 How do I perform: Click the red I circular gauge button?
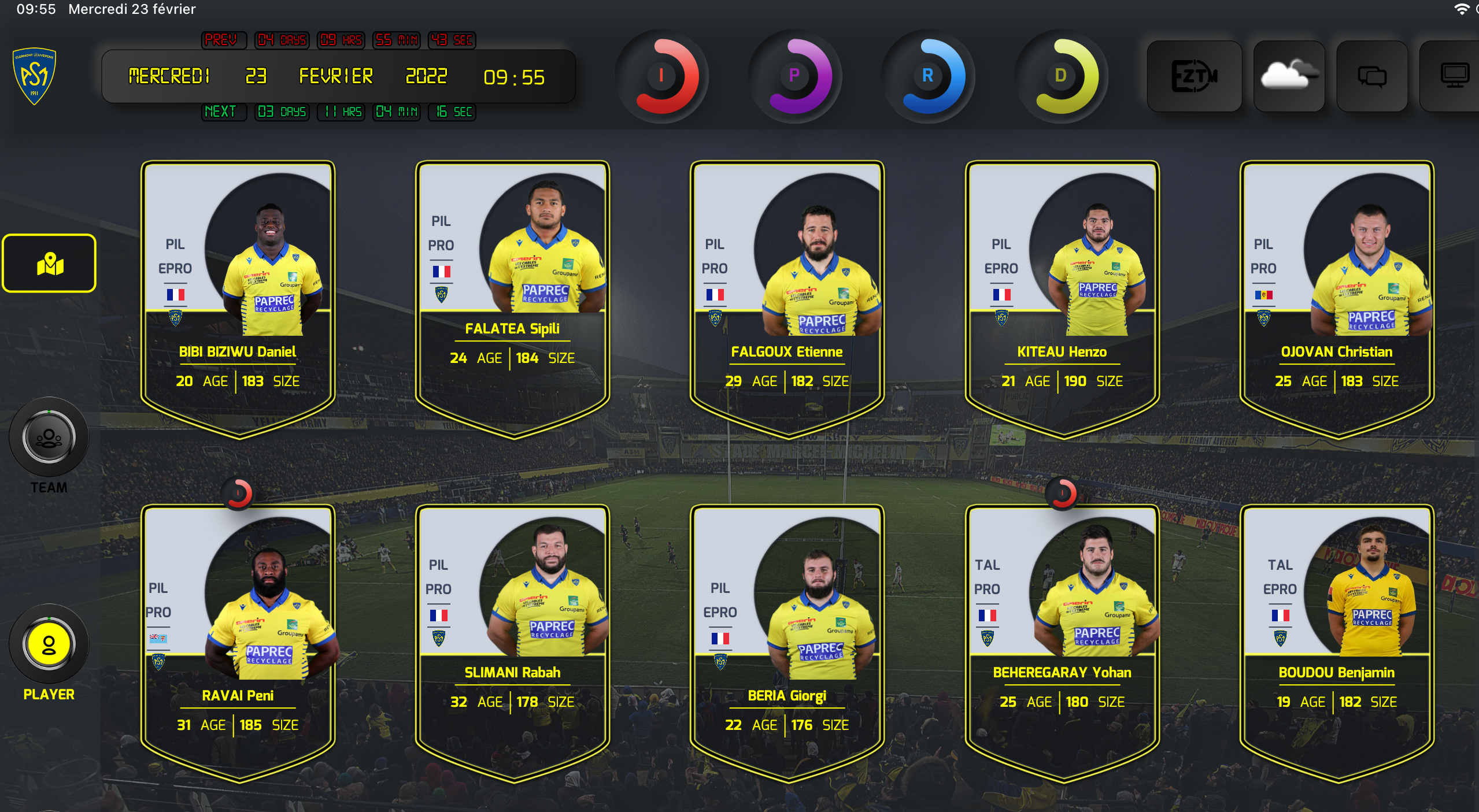[662, 76]
